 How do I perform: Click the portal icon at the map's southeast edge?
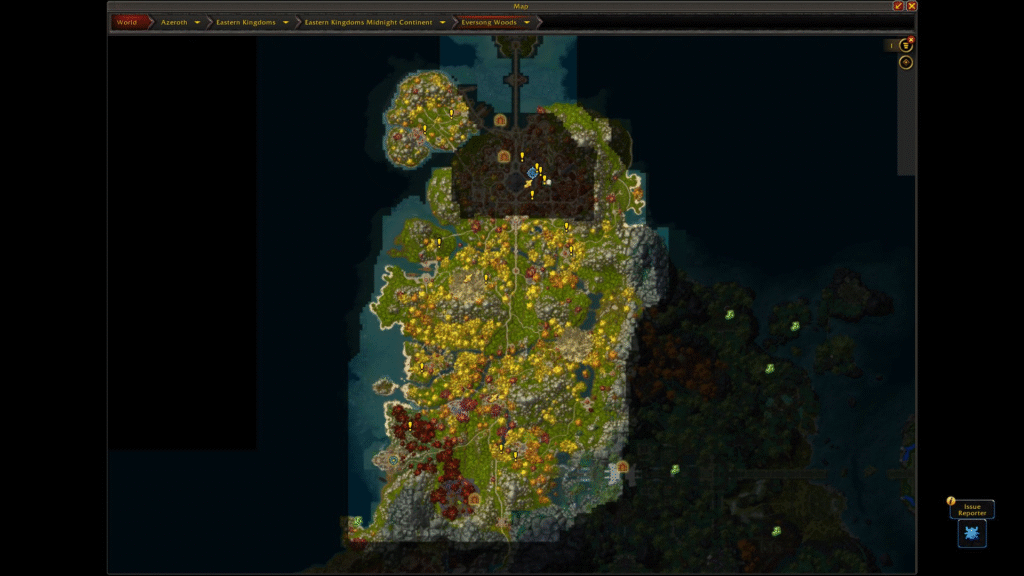click(x=622, y=466)
